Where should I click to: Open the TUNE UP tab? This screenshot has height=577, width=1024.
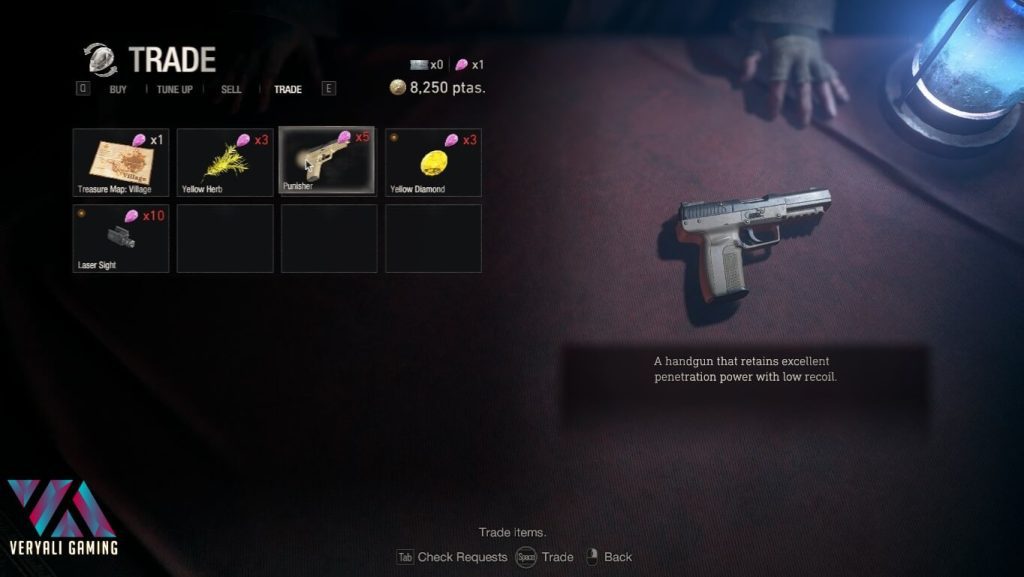tap(175, 89)
